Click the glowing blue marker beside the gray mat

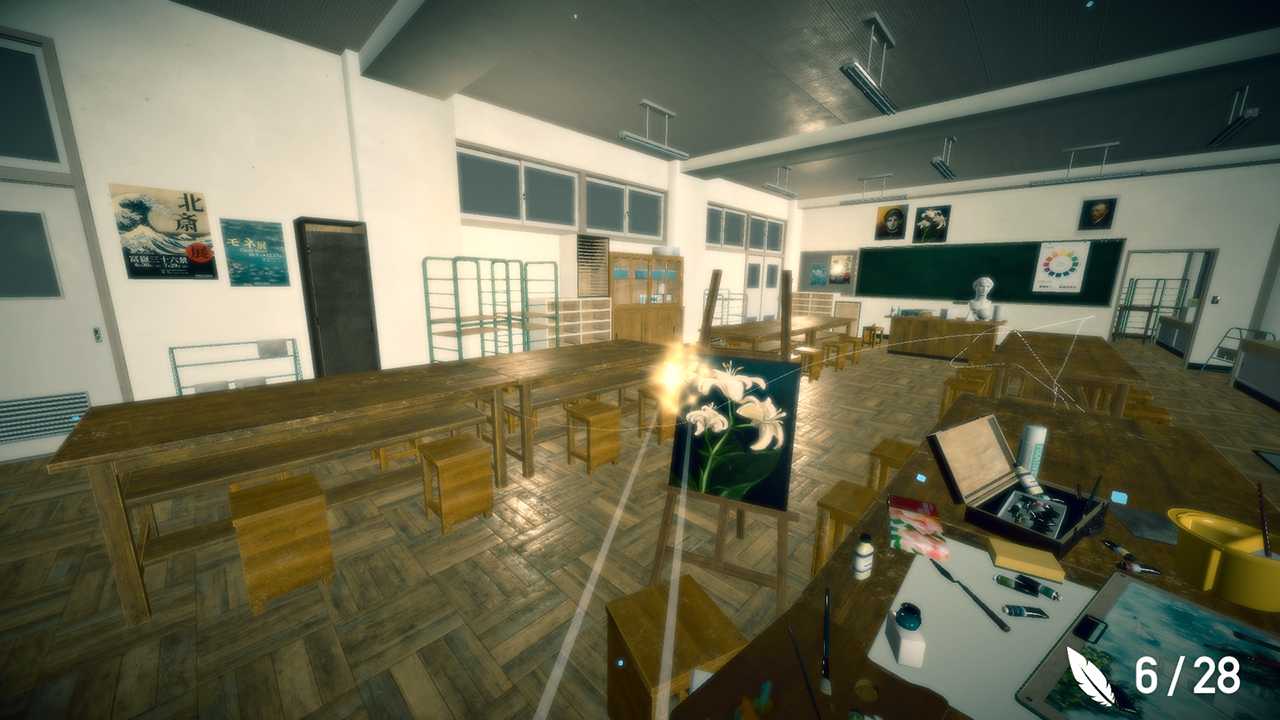click(1121, 497)
